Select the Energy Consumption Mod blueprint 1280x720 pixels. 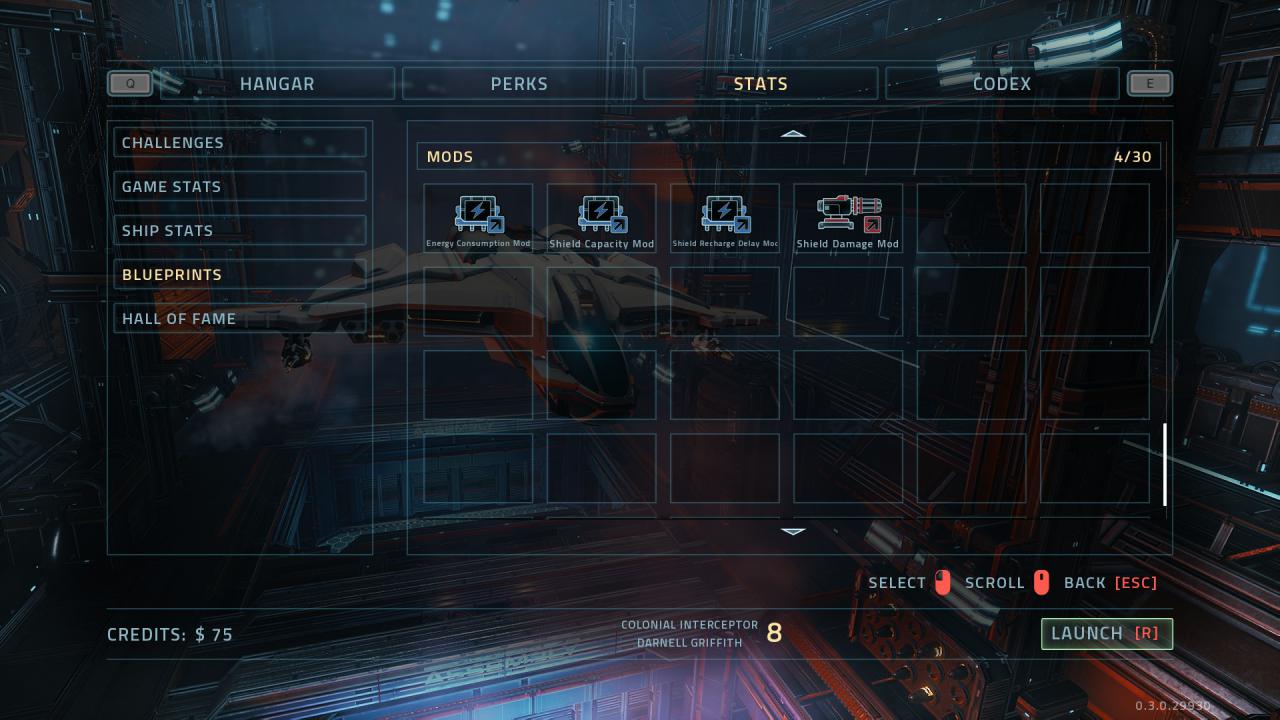[478, 218]
